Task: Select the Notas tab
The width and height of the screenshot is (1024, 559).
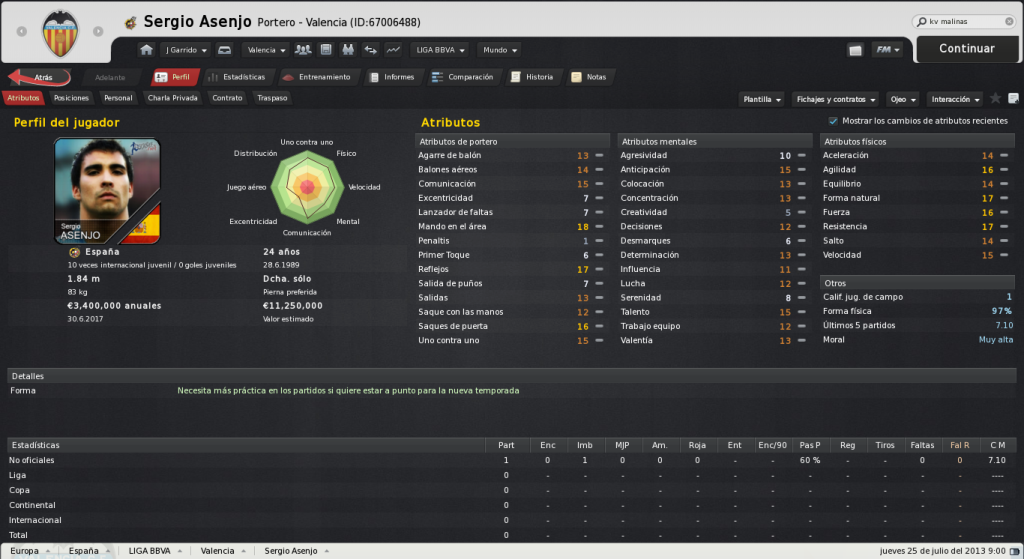Action: point(589,77)
